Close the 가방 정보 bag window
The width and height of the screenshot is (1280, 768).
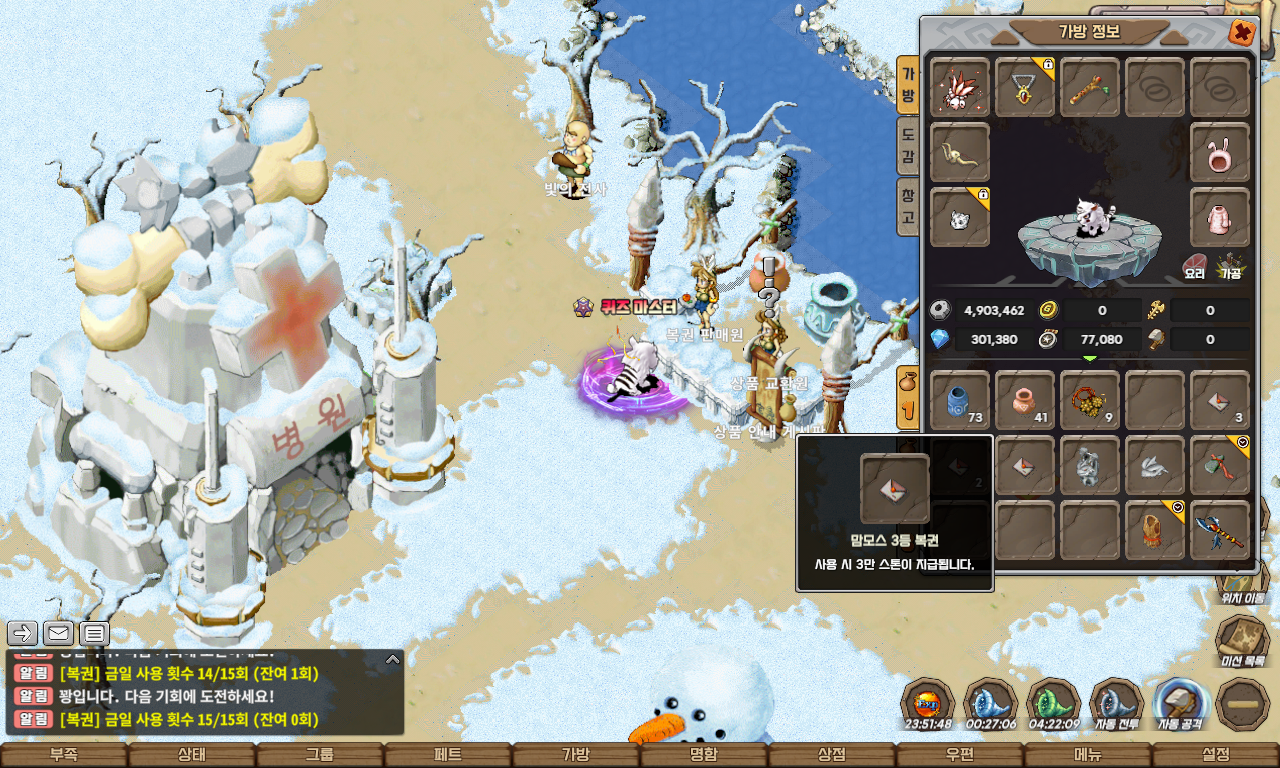coord(1242,33)
